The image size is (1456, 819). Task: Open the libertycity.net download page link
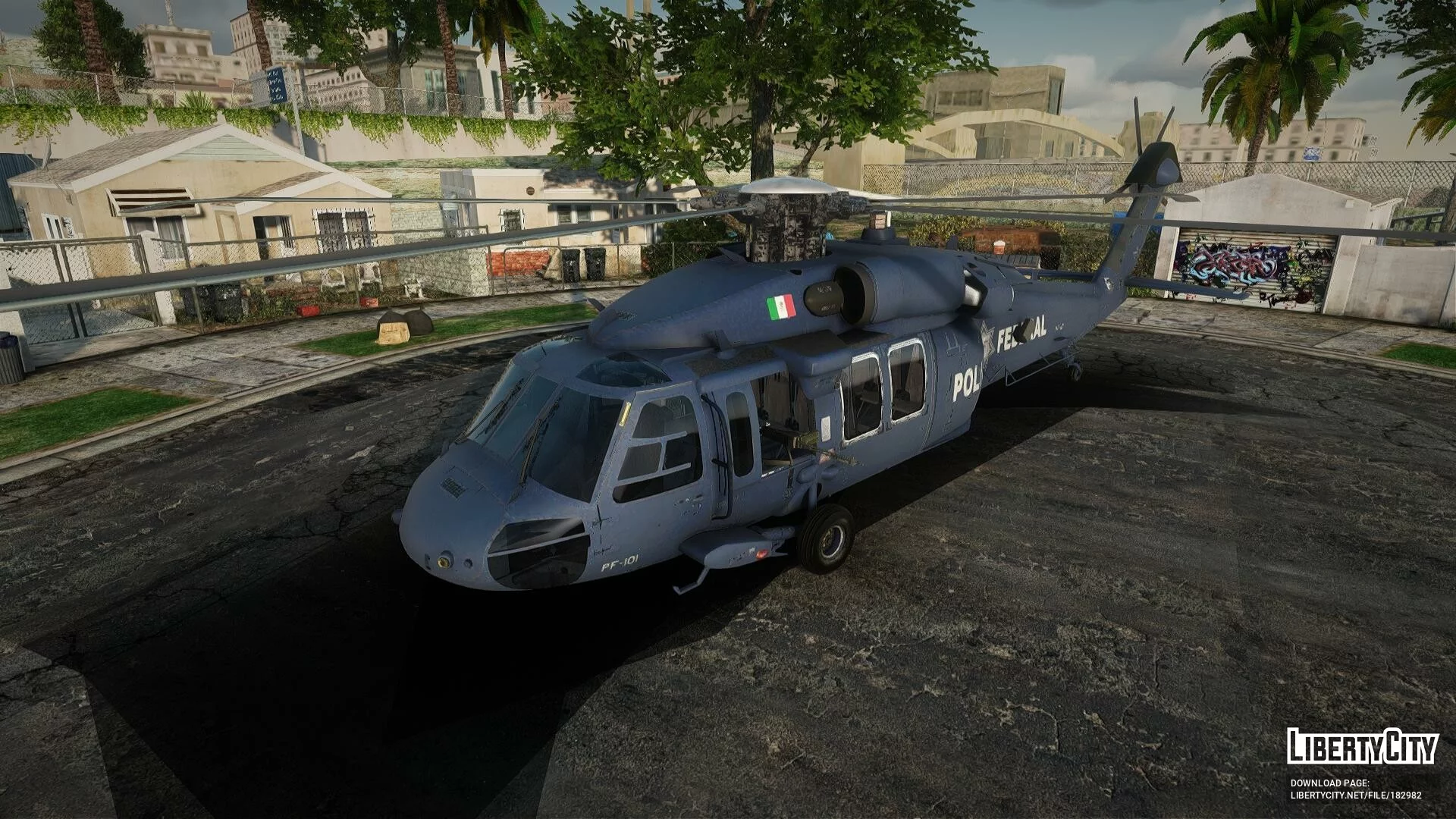[1355, 795]
